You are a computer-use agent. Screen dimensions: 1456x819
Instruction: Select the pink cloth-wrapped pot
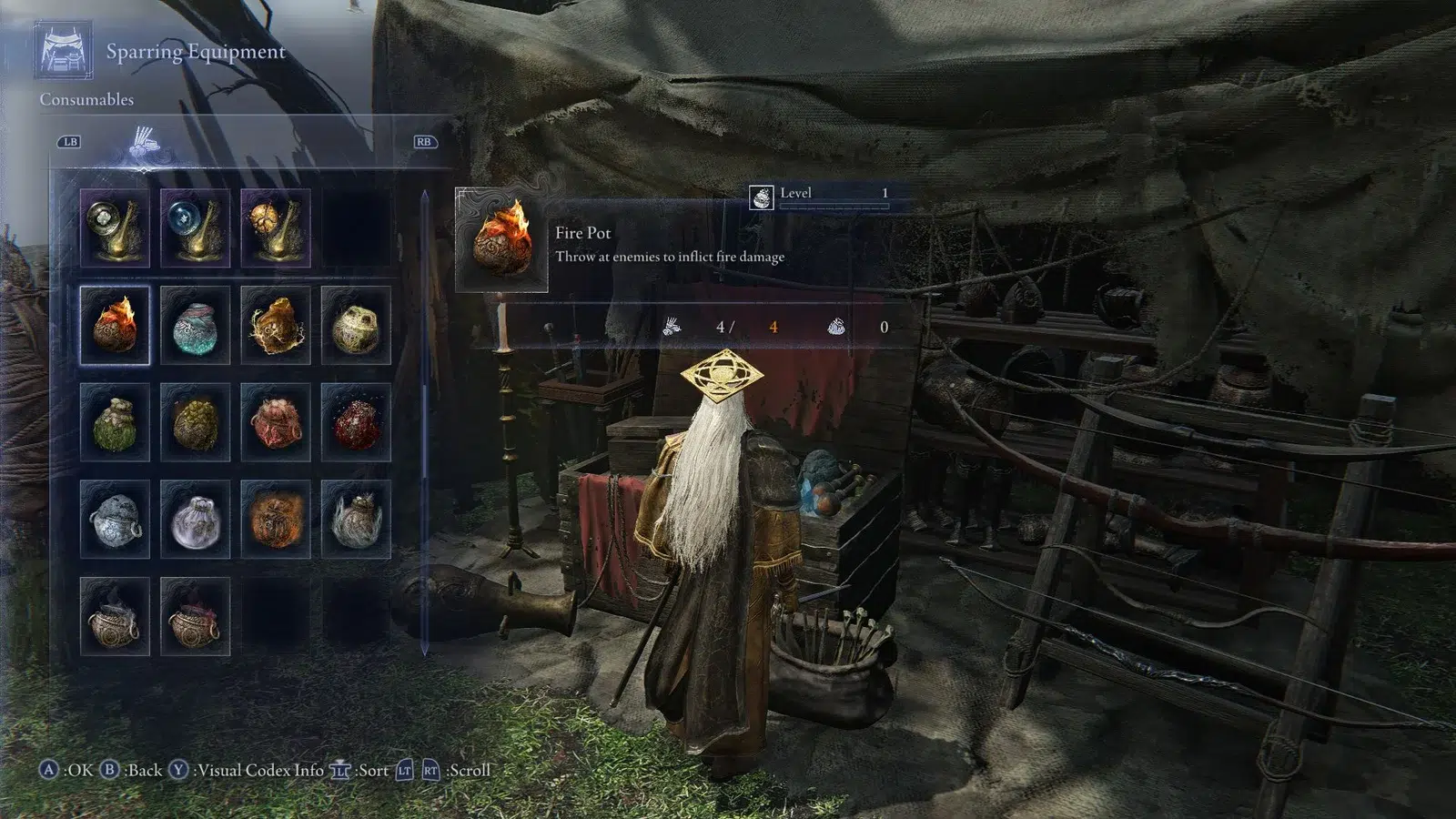pyautogui.click(x=276, y=422)
